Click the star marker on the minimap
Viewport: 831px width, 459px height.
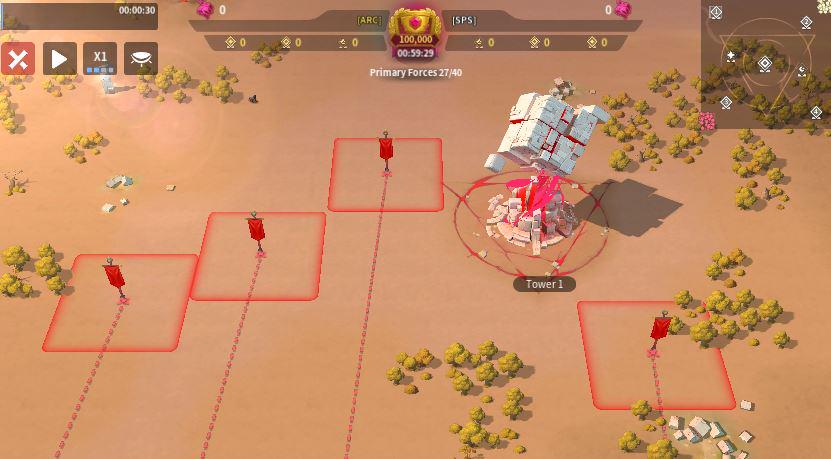click(x=731, y=57)
